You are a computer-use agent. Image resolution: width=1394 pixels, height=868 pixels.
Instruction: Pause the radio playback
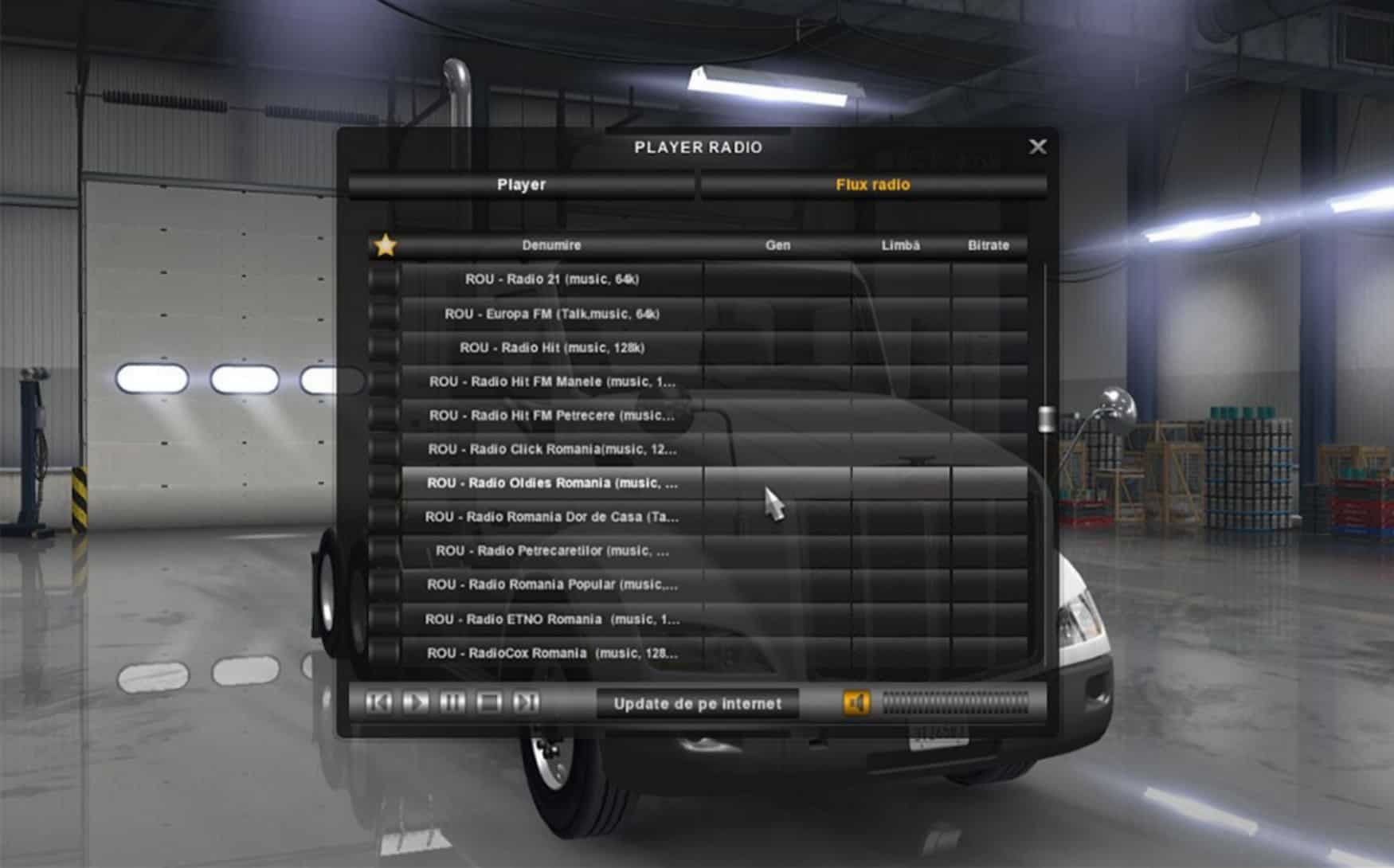[452, 702]
